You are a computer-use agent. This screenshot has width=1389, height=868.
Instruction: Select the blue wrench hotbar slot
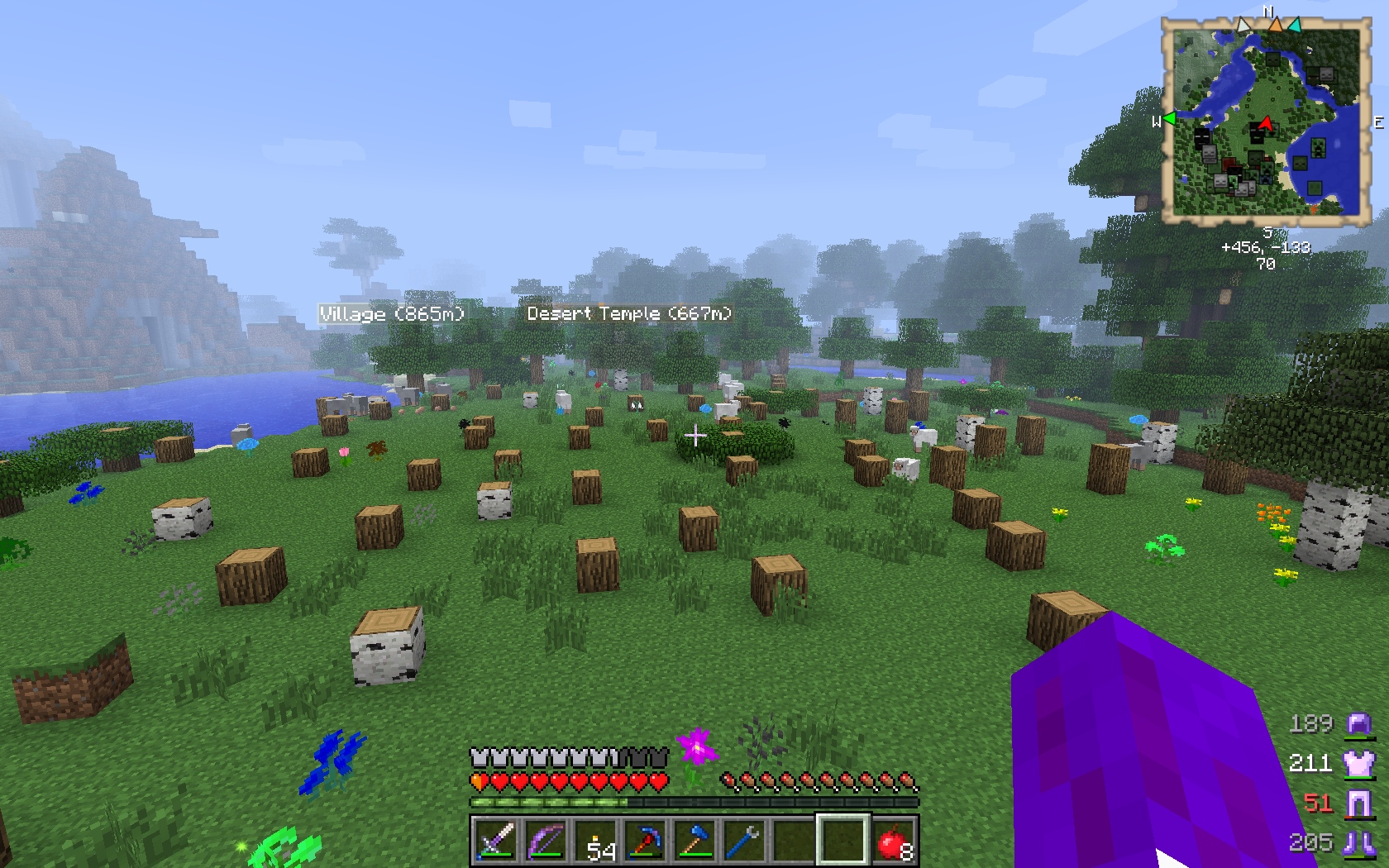point(744,842)
